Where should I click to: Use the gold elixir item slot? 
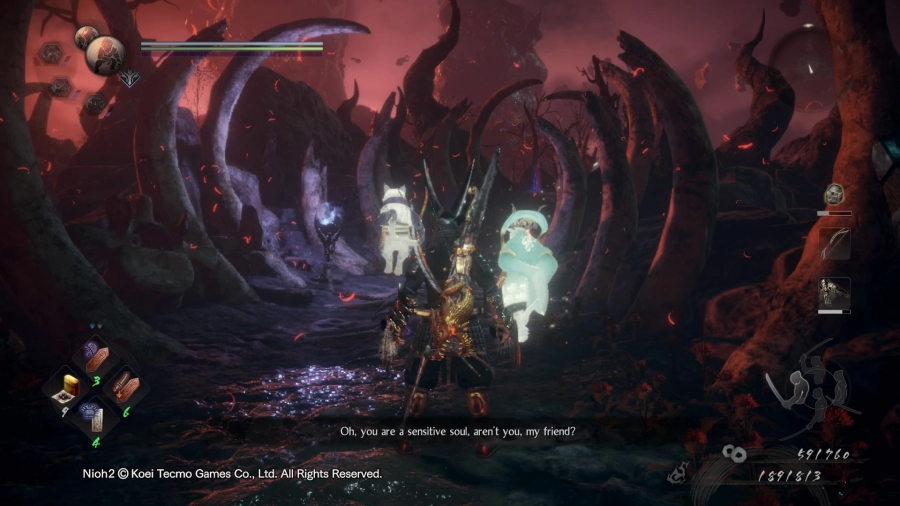click(x=69, y=386)
